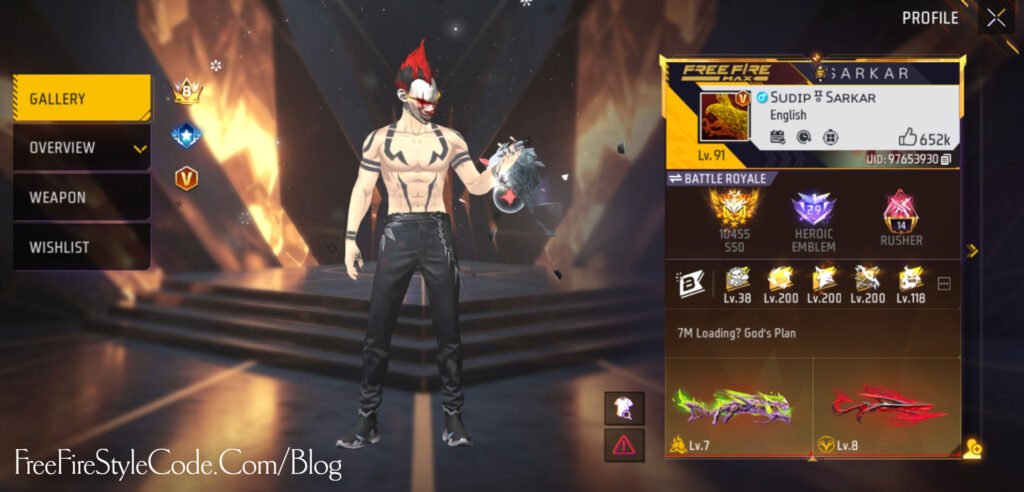The image size is (1024, 492).
Task: Copy the player UID number
Action: pyautogui.click(x=946, y=160)
